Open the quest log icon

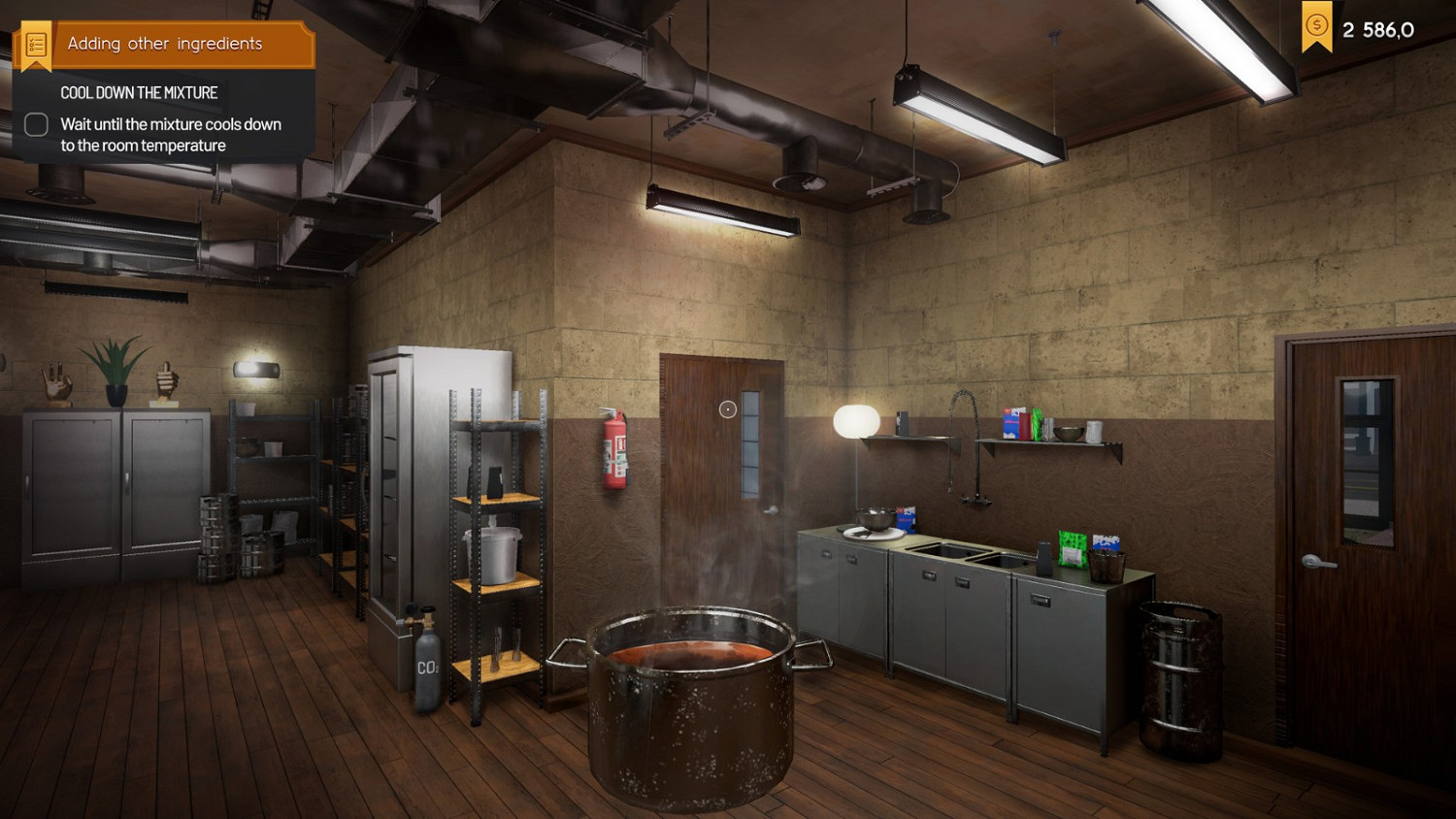36,43
